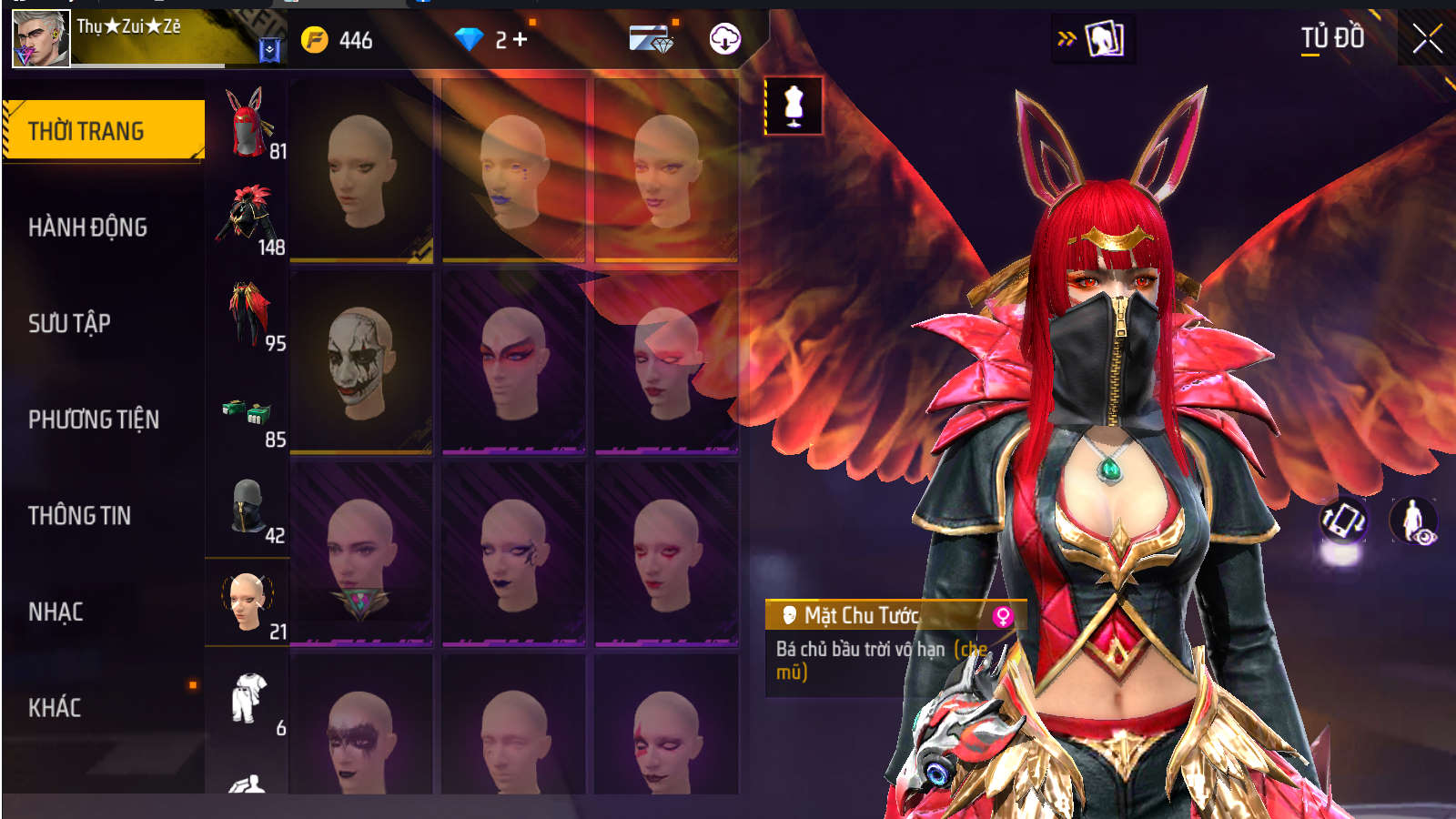
Task: Open the PHƯƠNG TIỆN category
Action: [94, 420]
